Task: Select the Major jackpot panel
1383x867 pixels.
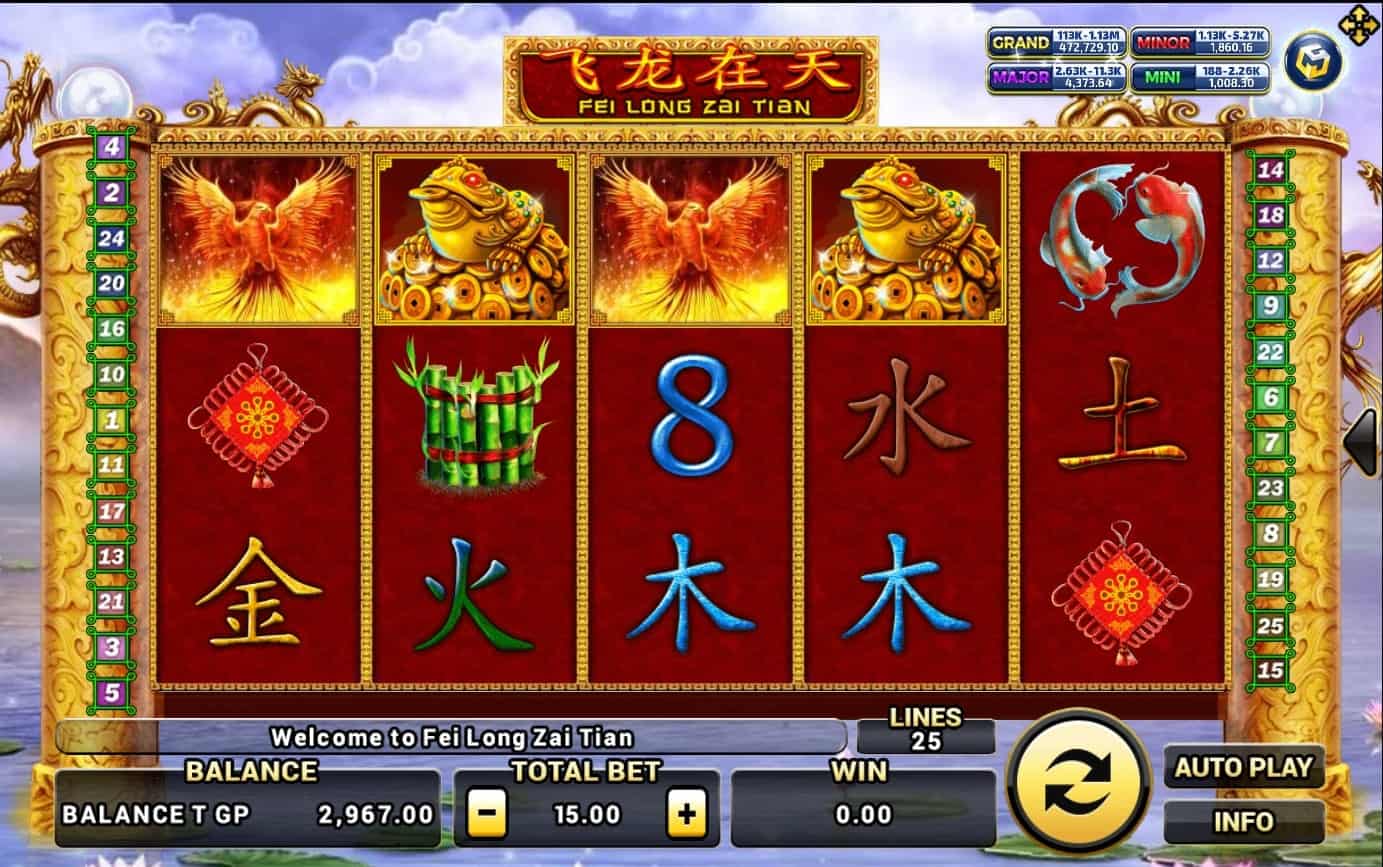Action: tap(1057, 77)
